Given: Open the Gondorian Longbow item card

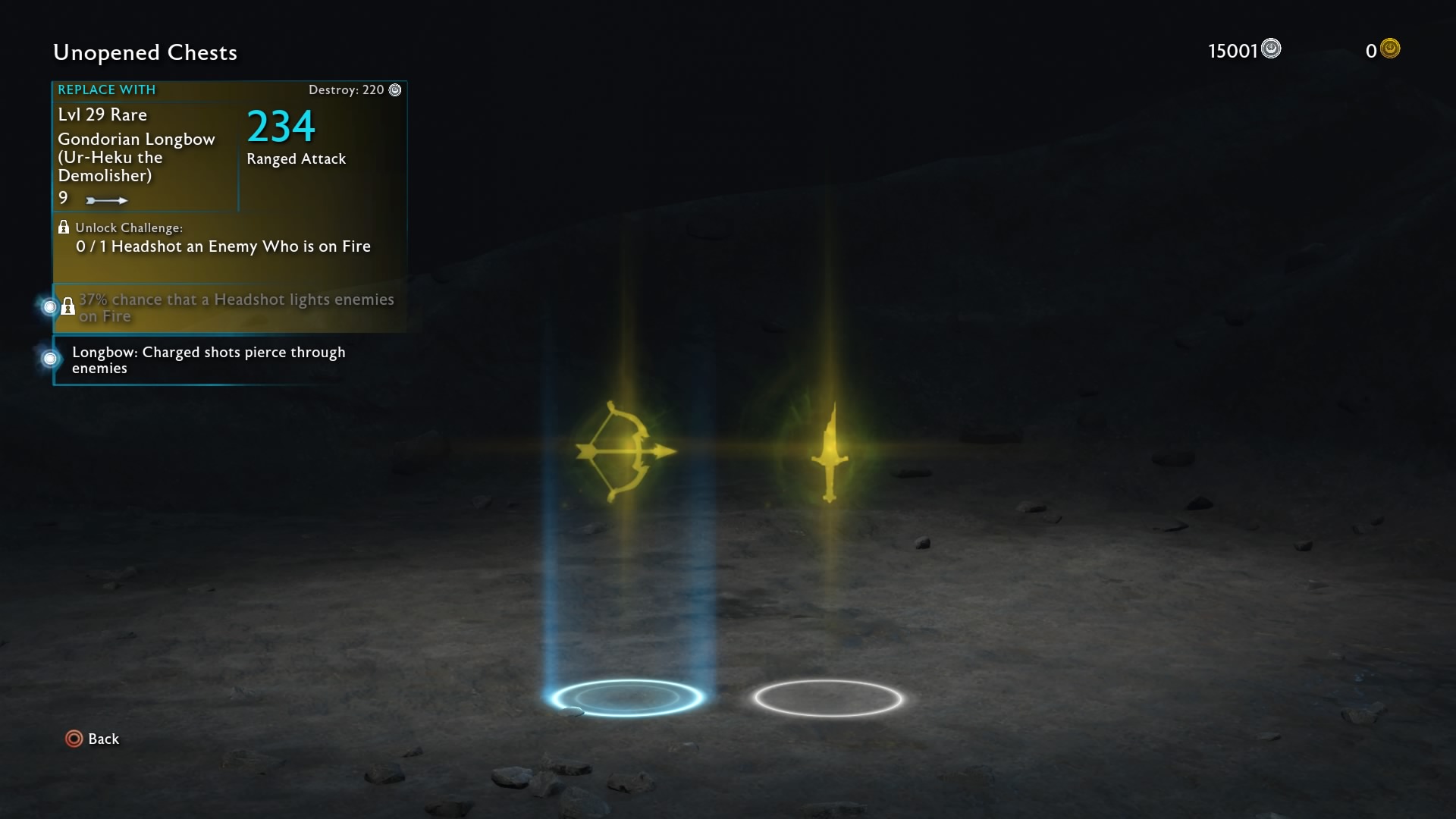Looking at the screenshot, I should pyautogui.click(x=144, y=156).
